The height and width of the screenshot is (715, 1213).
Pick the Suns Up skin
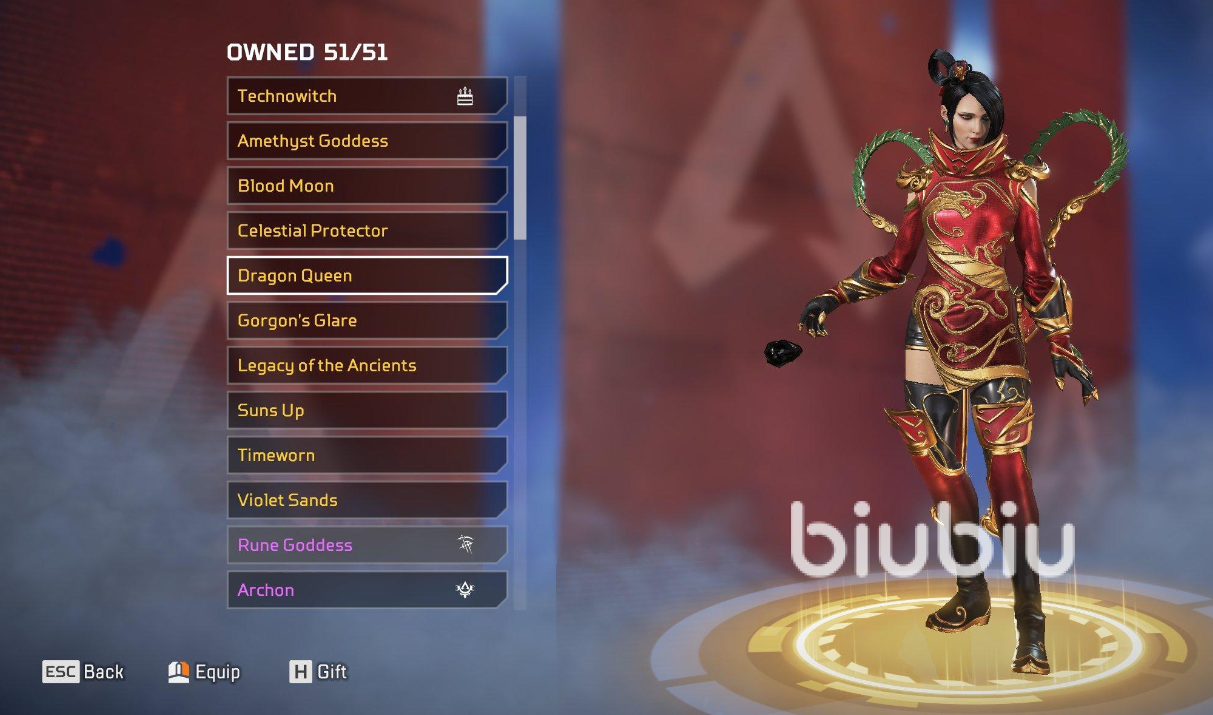[x=366, y=411]
